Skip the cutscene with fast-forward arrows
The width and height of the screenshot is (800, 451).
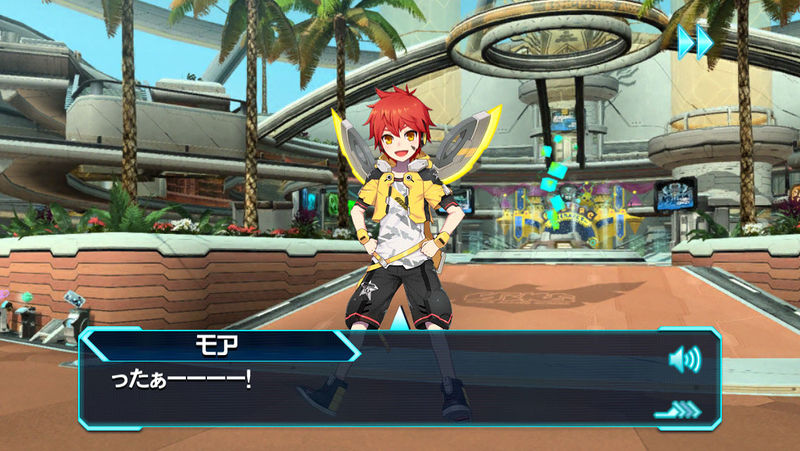click(x=695, y=42)
